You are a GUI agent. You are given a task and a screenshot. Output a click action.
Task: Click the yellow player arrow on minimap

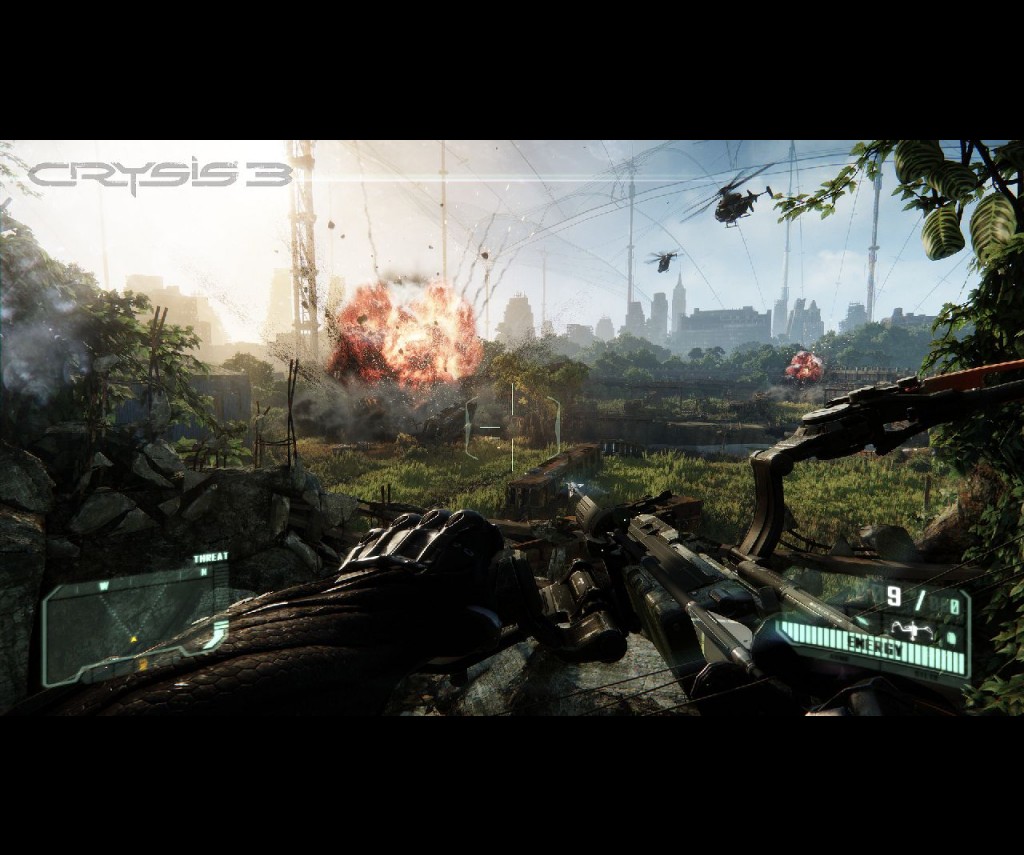click(x=132, y=639)
